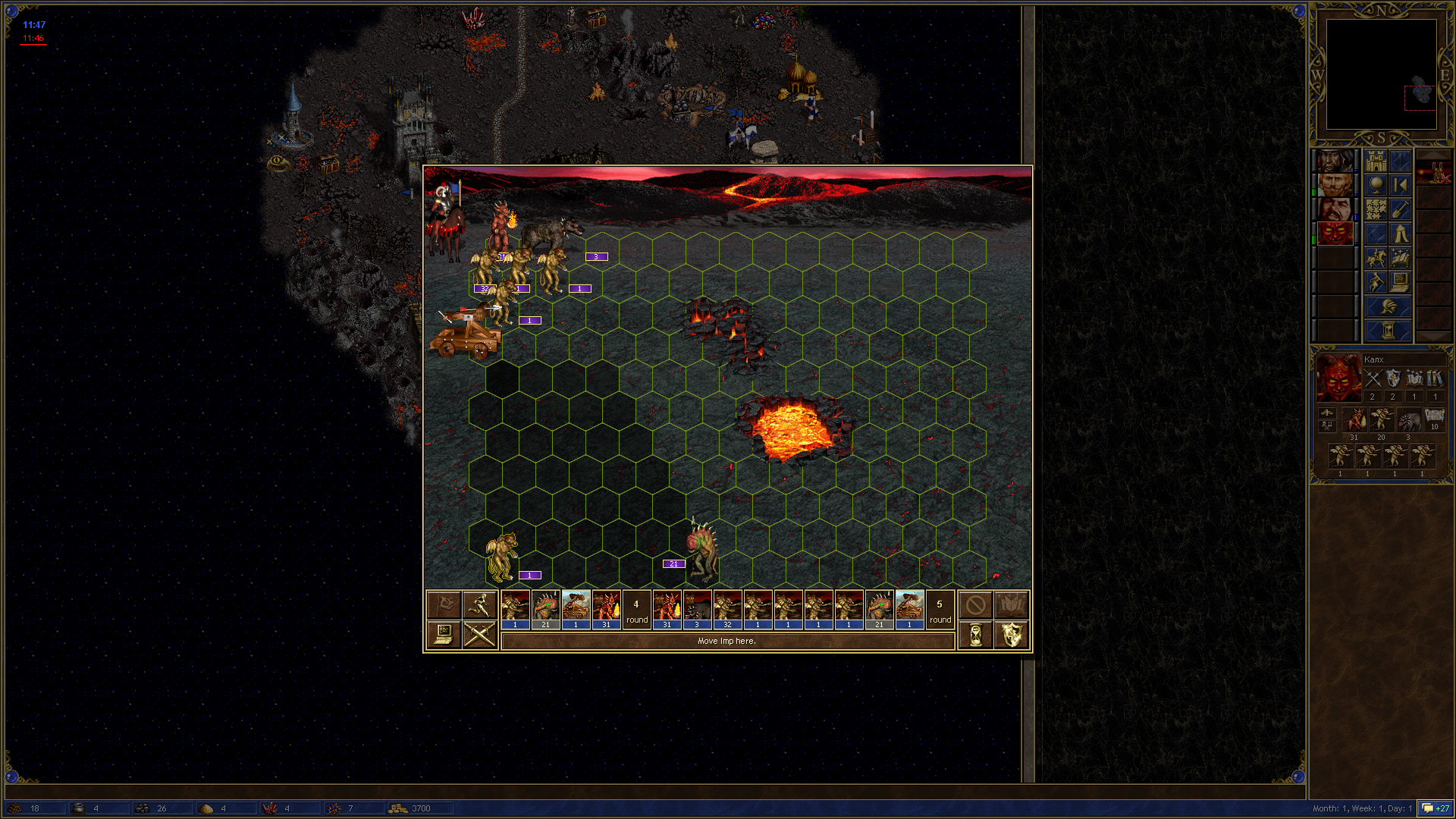Select the town thumbnail in town list
The image size is (1456, 819).
1433,173
